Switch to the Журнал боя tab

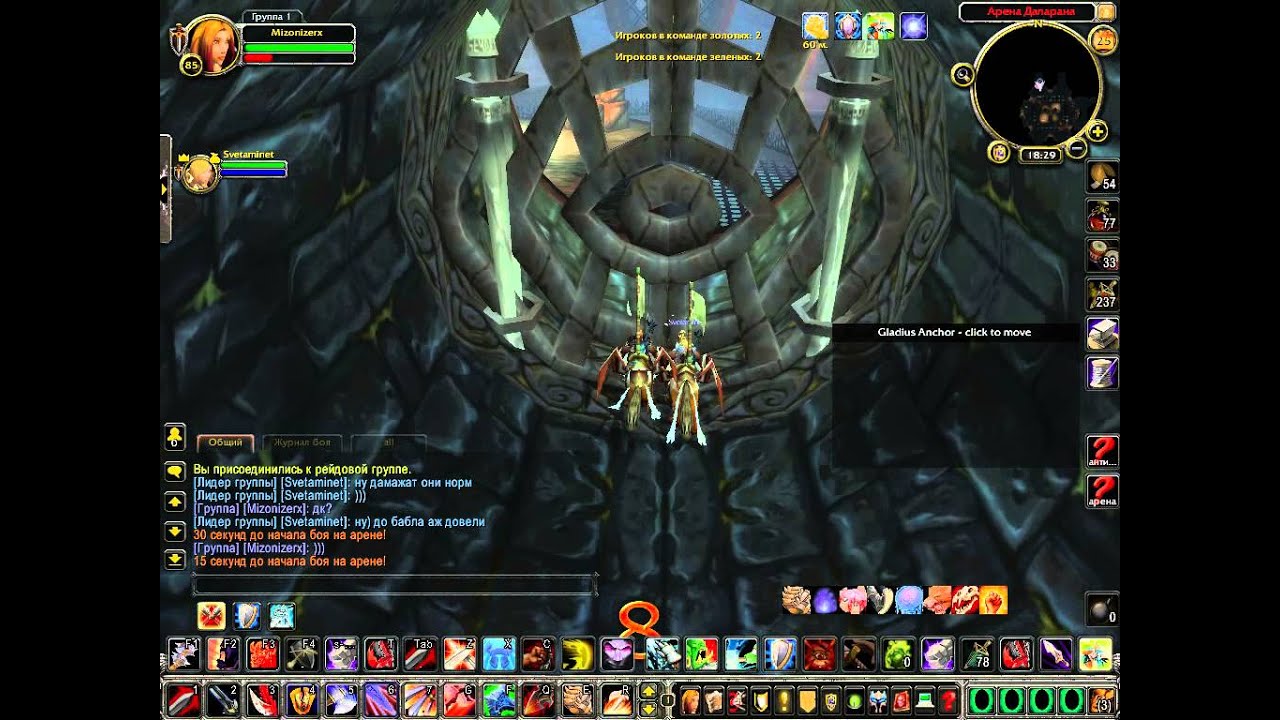pyautogui.click(x=304, y=442)
